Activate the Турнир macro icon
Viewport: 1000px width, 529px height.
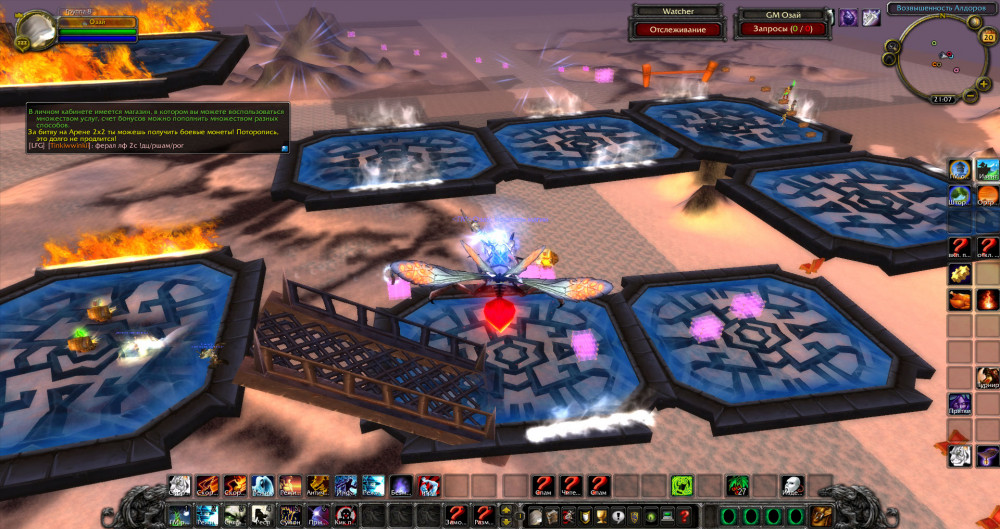click(x=987, y=378)
